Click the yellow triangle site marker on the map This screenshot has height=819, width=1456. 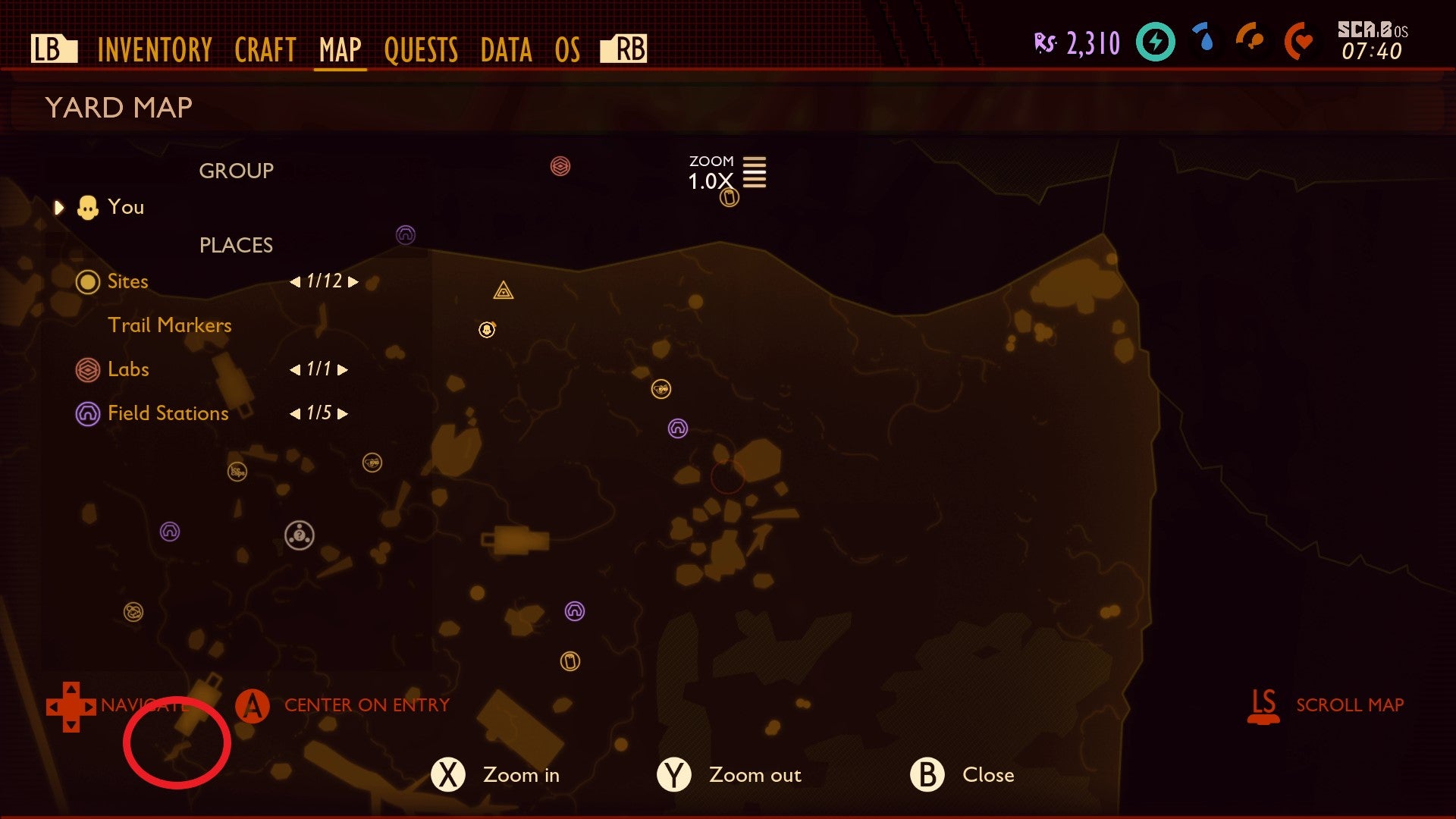tap(503, 292)
